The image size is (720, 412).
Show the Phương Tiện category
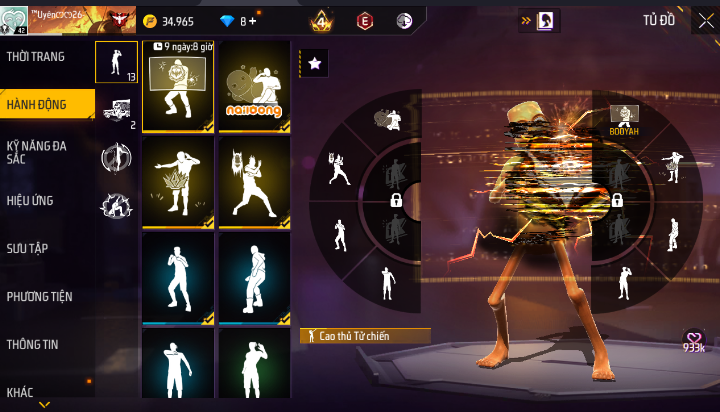pyautogui.click(x=39, y=296)
